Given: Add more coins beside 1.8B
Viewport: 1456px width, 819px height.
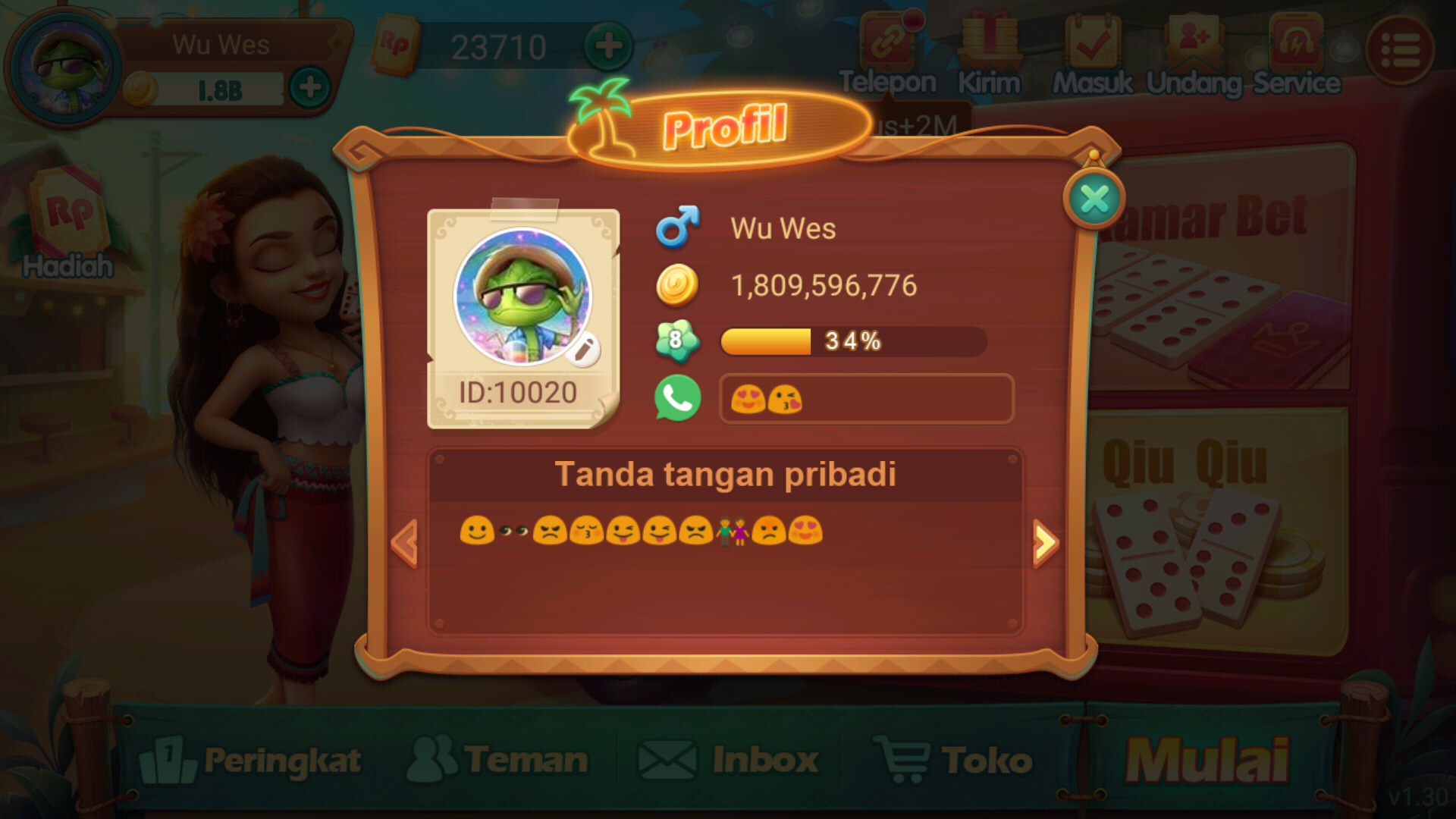Looking at the screenshot, I should point(309,88).
